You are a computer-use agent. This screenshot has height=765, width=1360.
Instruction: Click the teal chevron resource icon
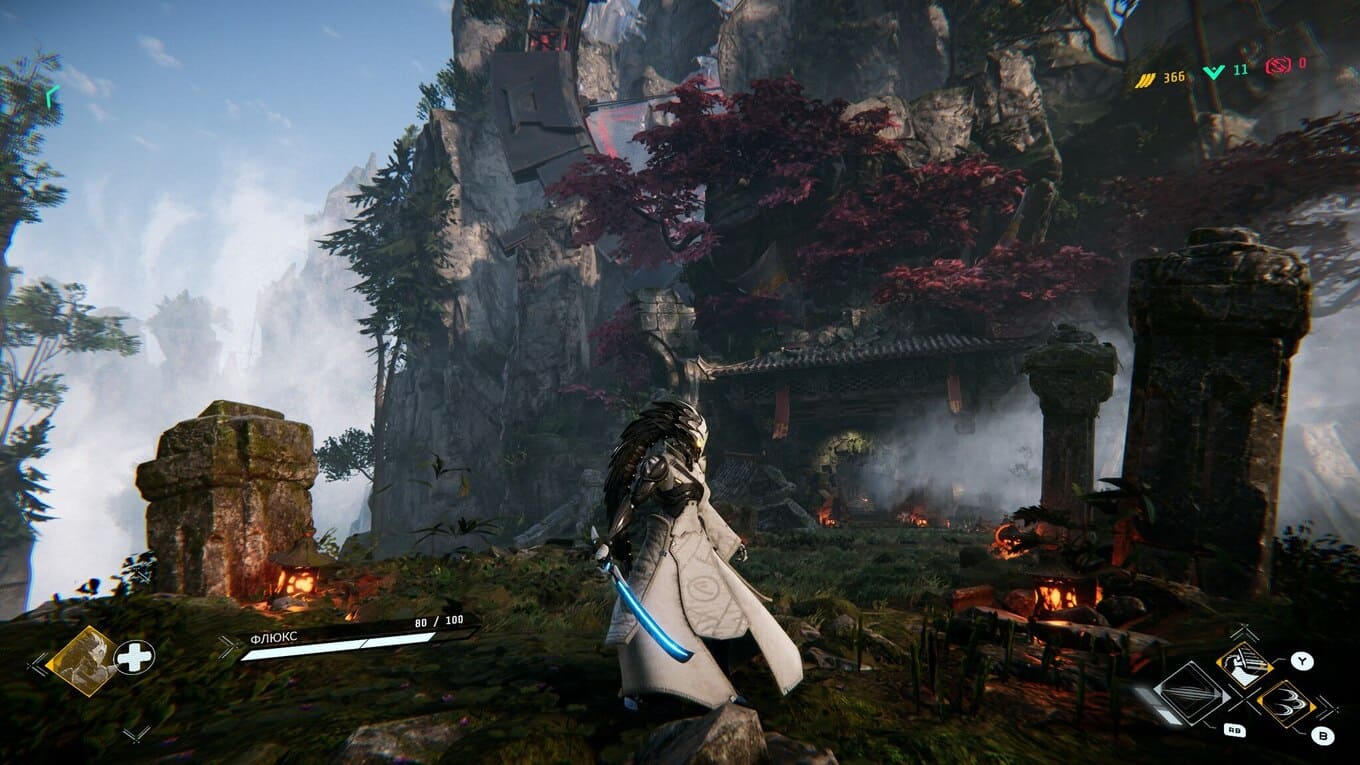(x=1213, y=71)
